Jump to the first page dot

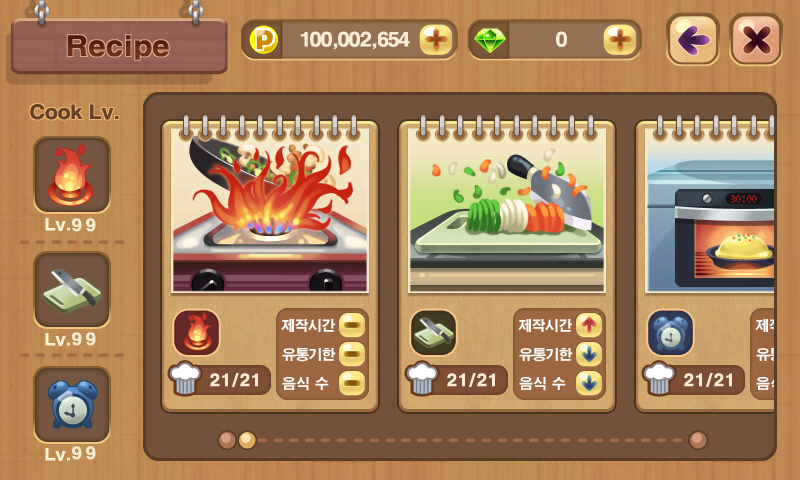227,440
